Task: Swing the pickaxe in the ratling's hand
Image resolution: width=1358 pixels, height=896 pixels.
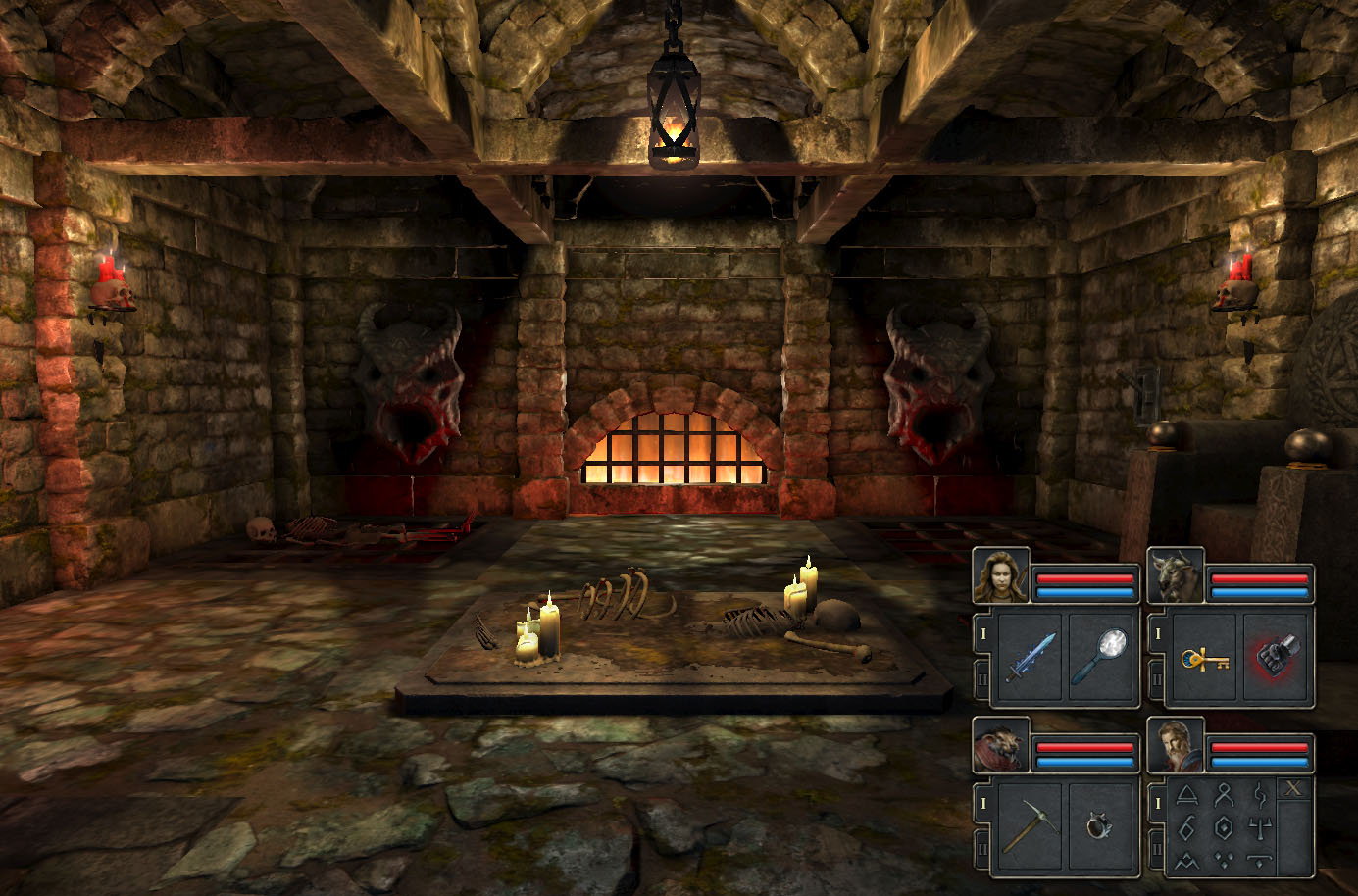Action: click(1031, 826)
